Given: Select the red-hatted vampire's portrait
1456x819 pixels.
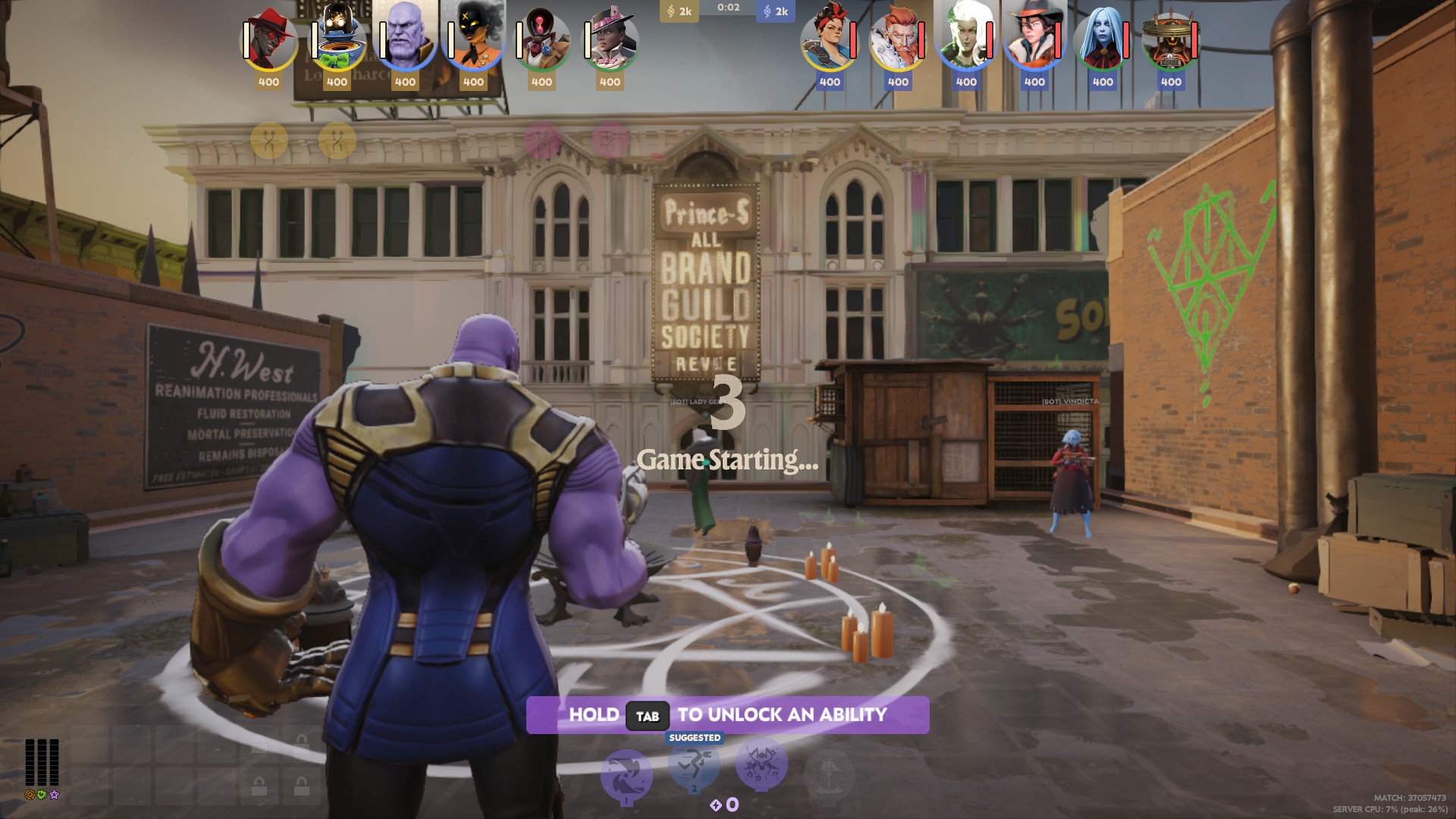Looking at the screenshot, I should click(x=269, y=38).
